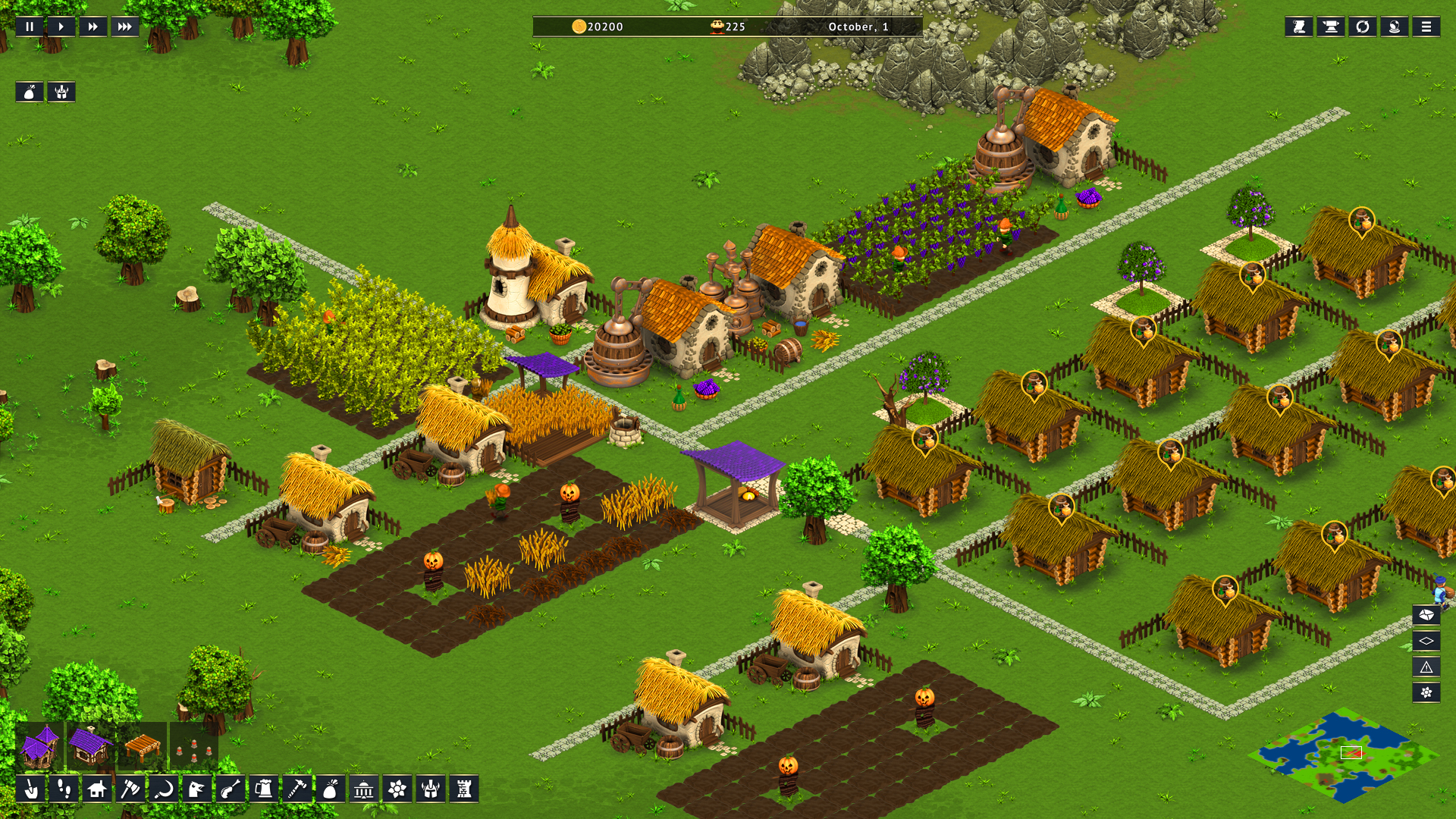Click the minimap to move view
The height and width of the screenshot is (819, 1456).
click(1343, 755)
